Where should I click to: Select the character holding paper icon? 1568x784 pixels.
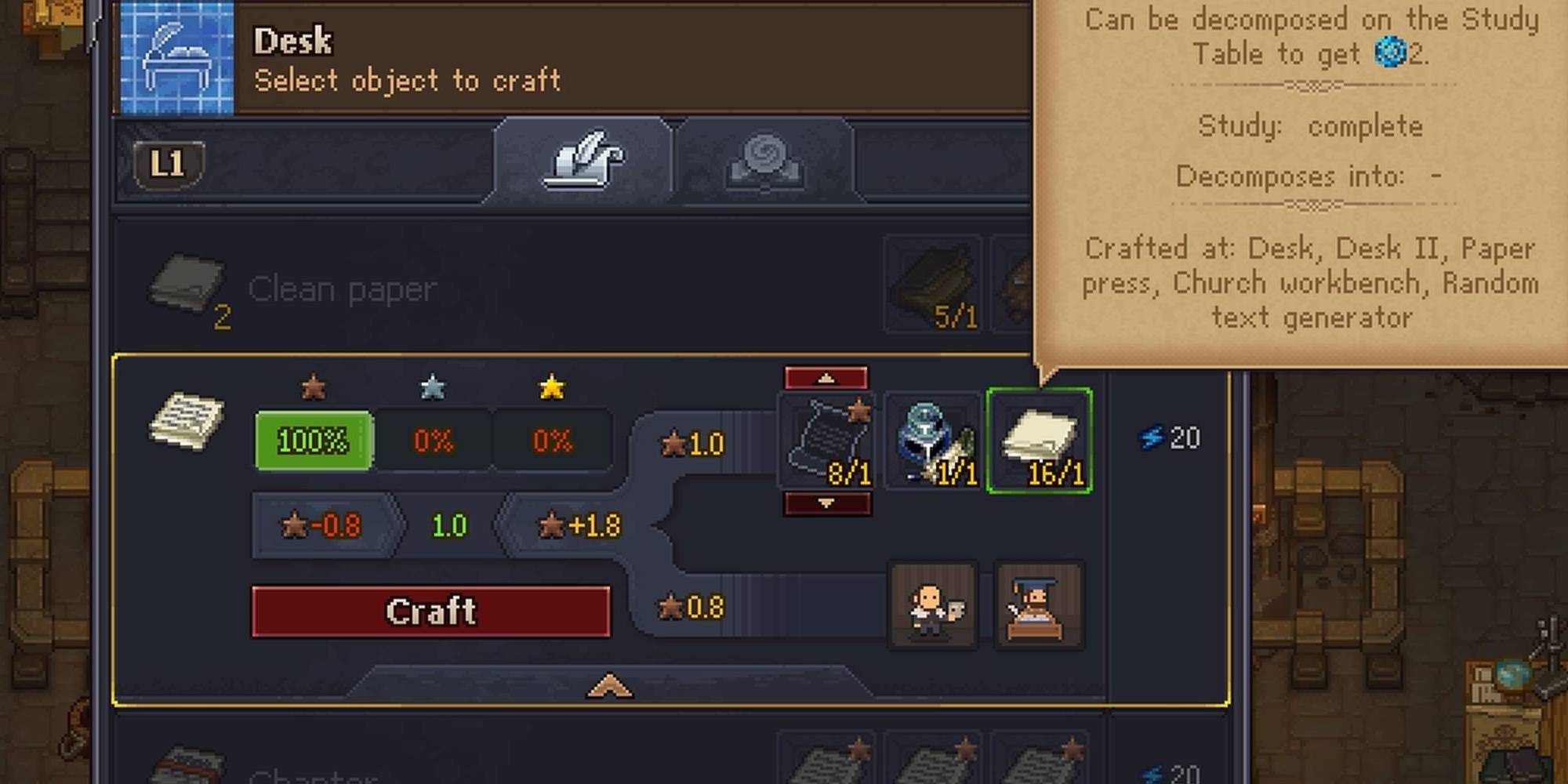tap(933, 606)
